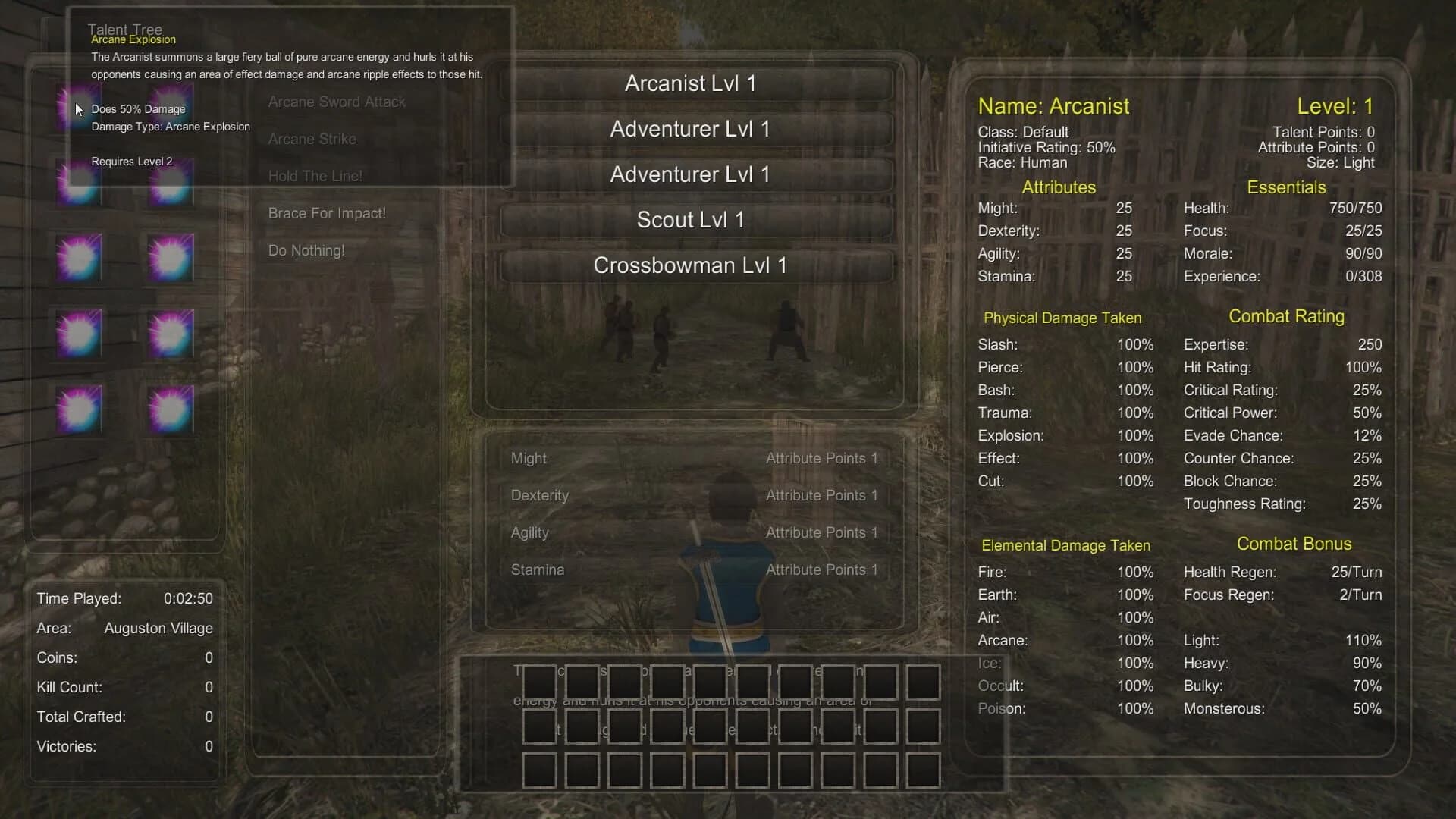Select the bottom-right talent icon in the tree

click(x=169, y=409)
